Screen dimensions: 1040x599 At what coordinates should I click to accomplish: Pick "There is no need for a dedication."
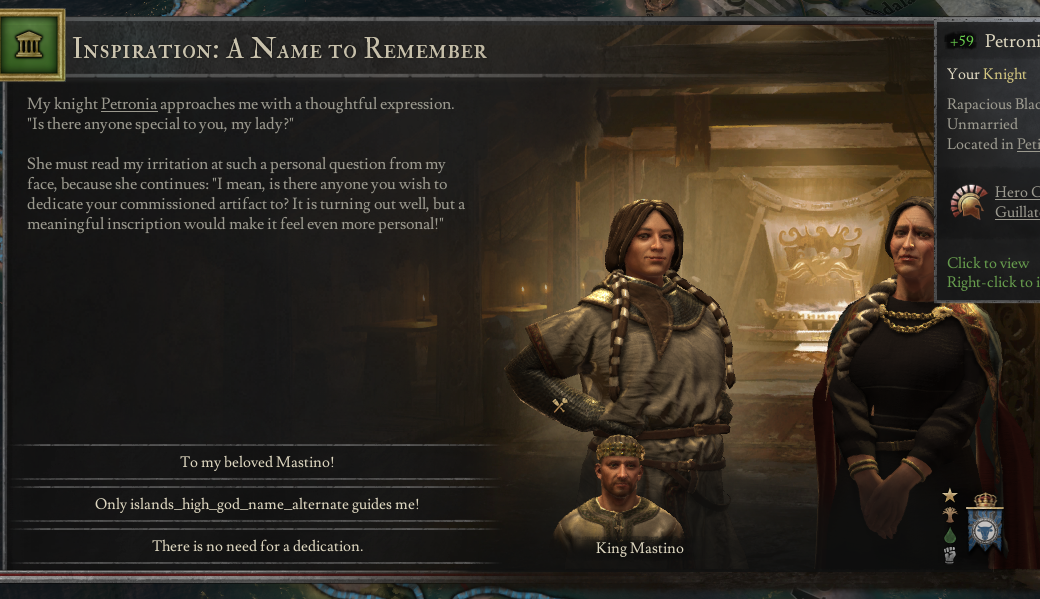tap(257, 546)
